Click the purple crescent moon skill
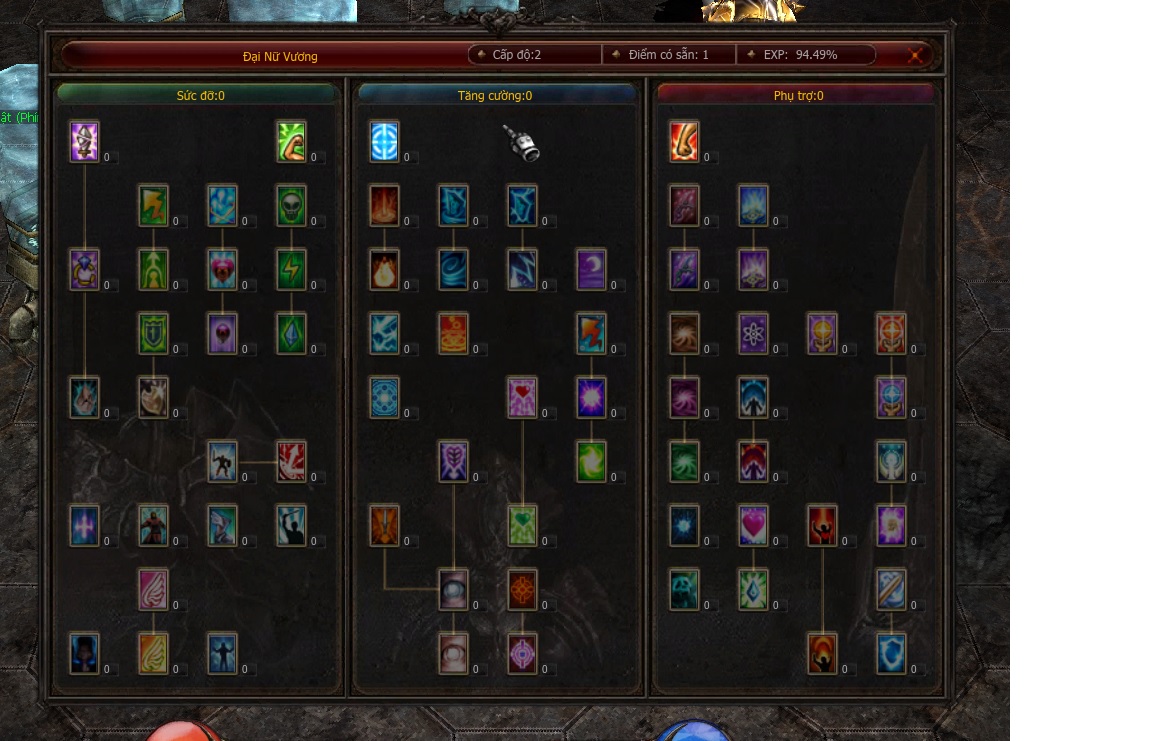Viewport: 1152px width, 741px height. click(591, 270)
